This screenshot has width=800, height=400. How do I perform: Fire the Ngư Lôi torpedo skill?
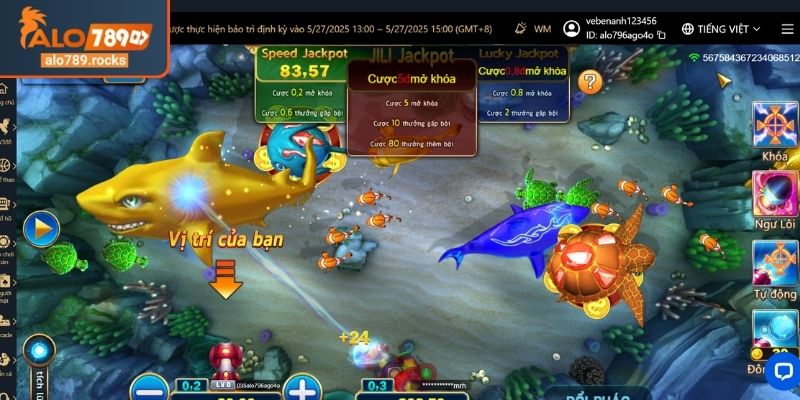pos(774,193)
